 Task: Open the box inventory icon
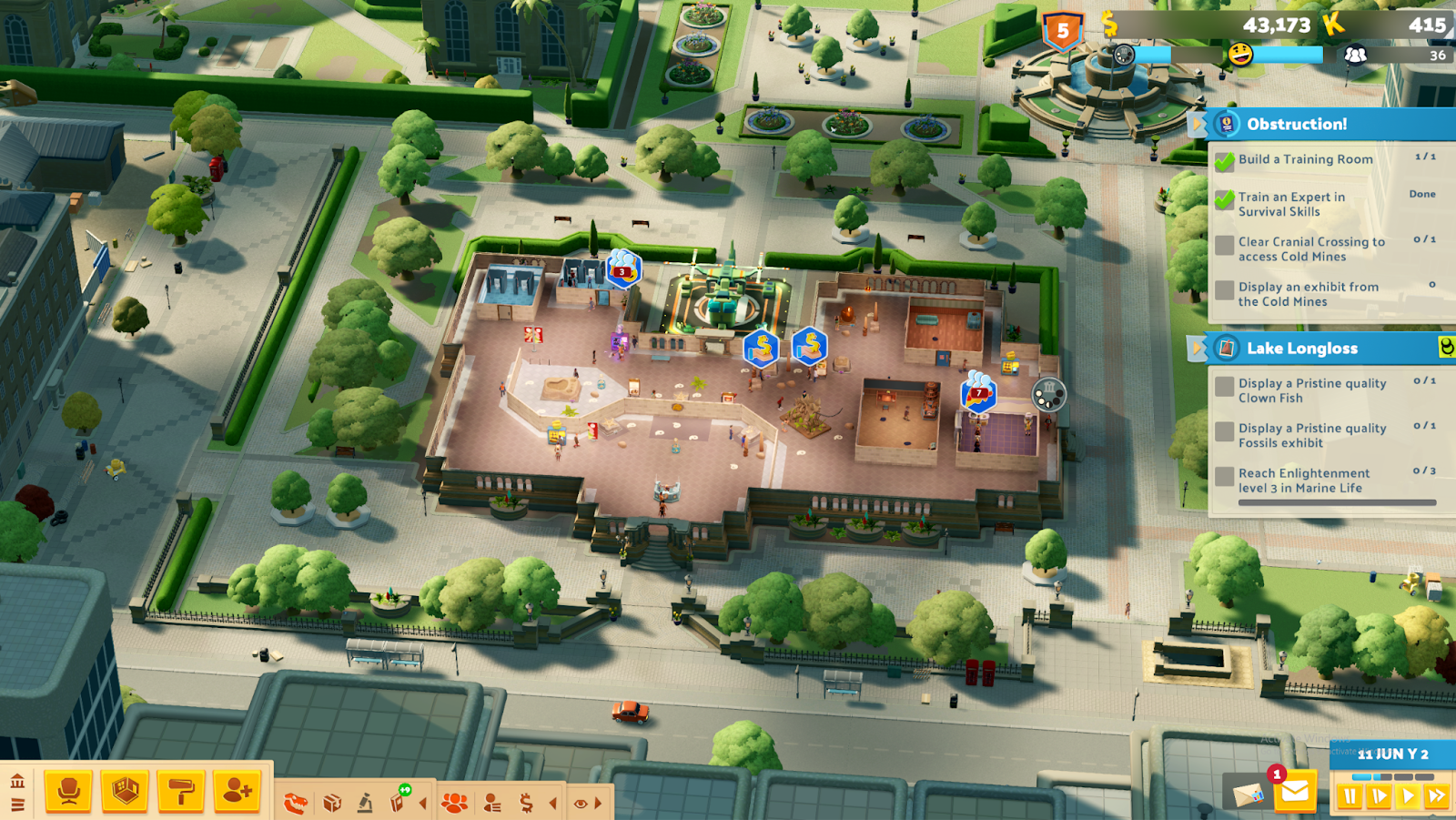[x=332, y=803]
